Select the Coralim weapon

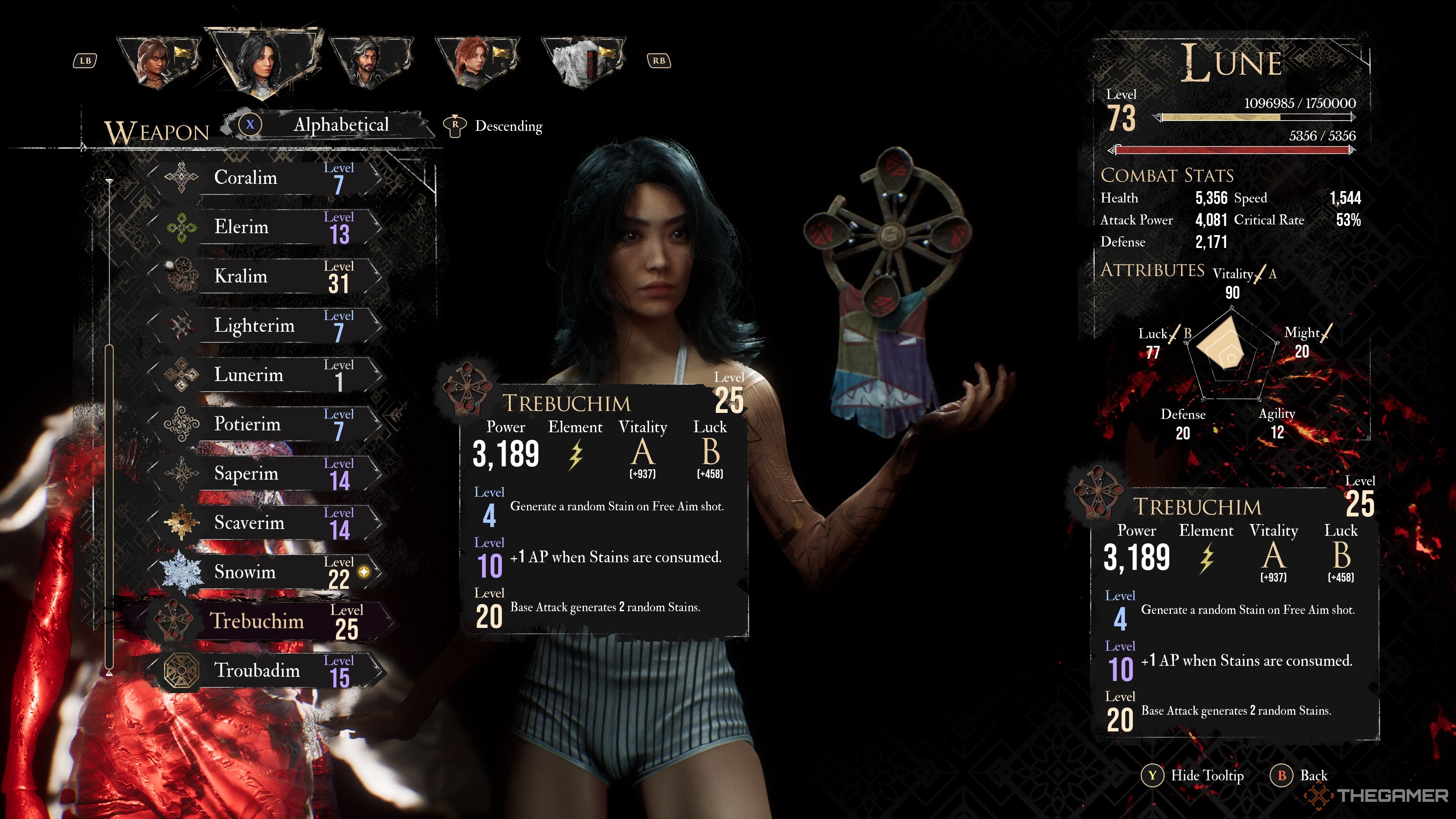coord(266,178)
